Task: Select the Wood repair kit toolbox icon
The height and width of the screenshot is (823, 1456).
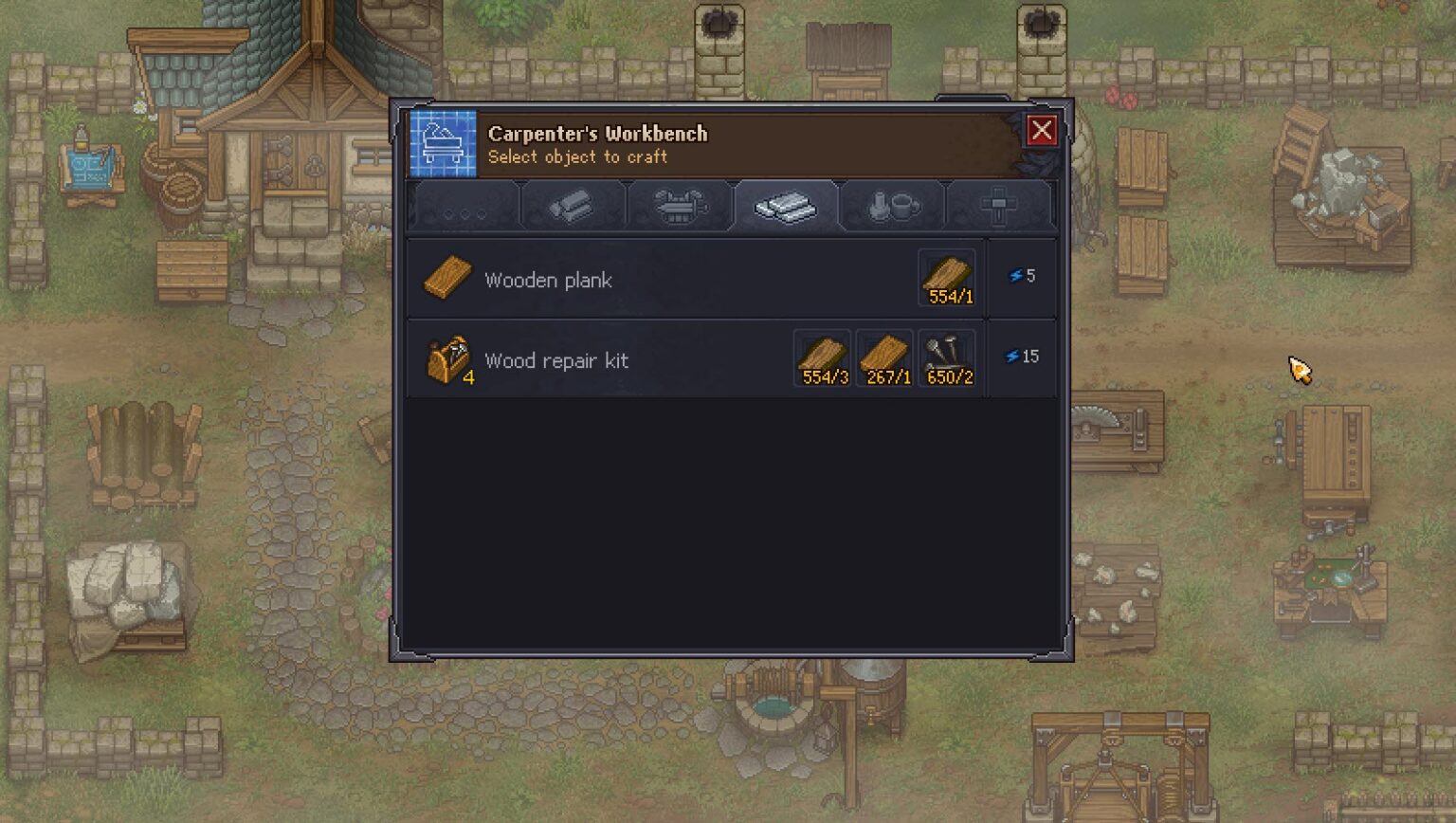Action: point(449,359)
